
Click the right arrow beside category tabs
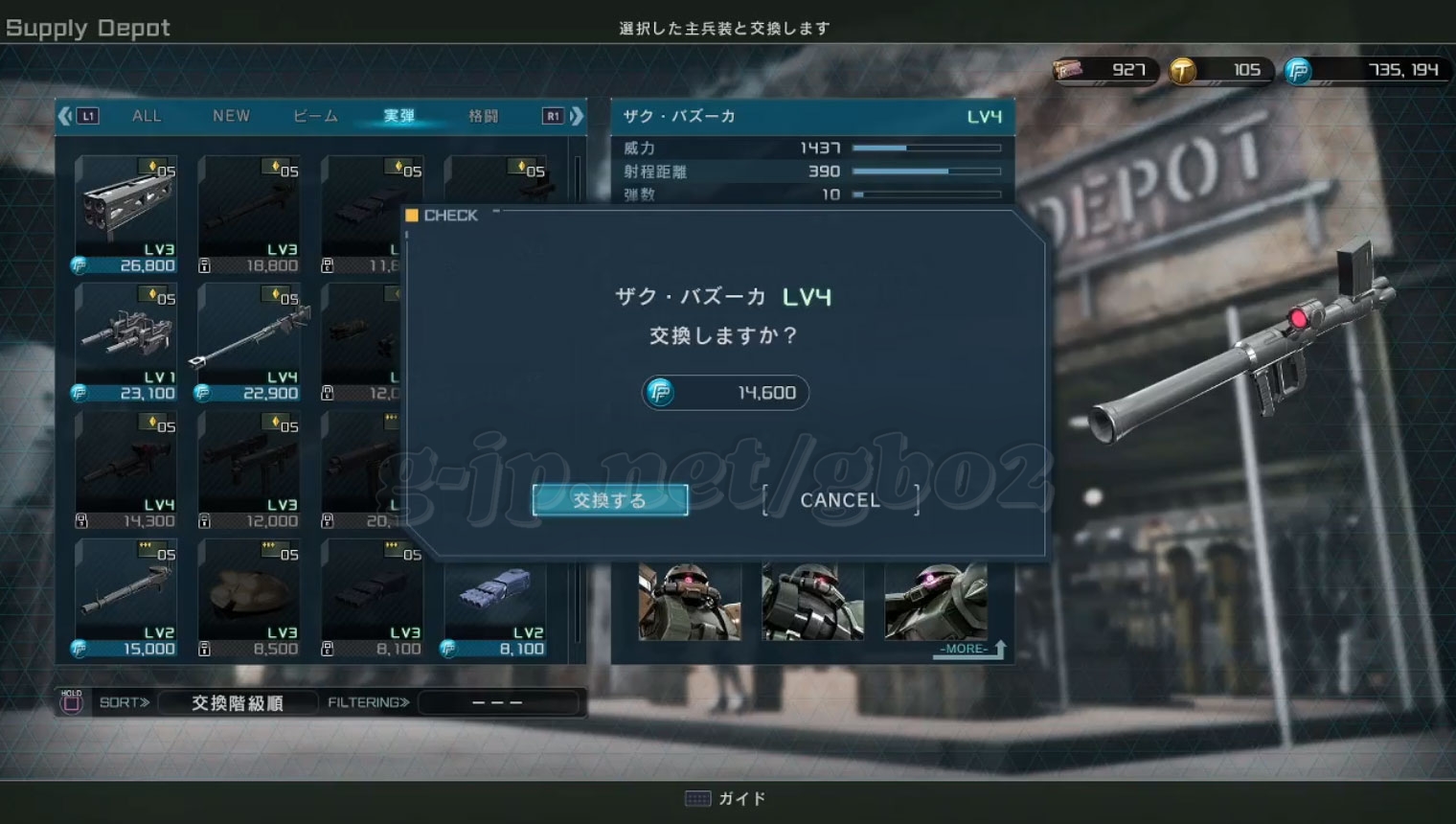click(577, 116)
